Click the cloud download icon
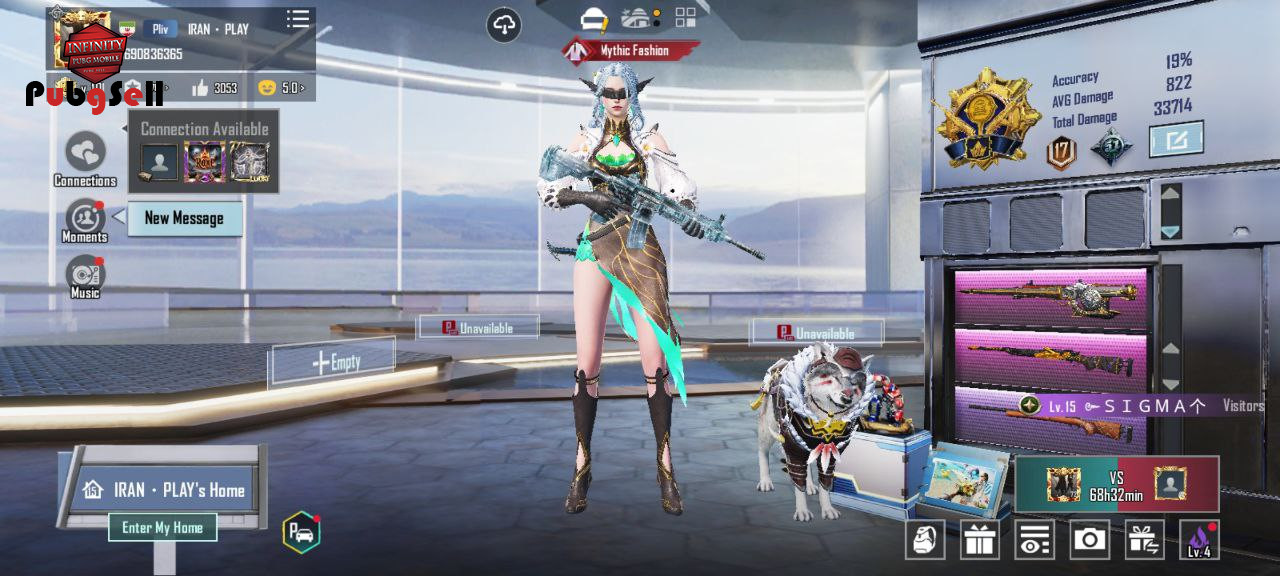 click(x=504, y=25)
